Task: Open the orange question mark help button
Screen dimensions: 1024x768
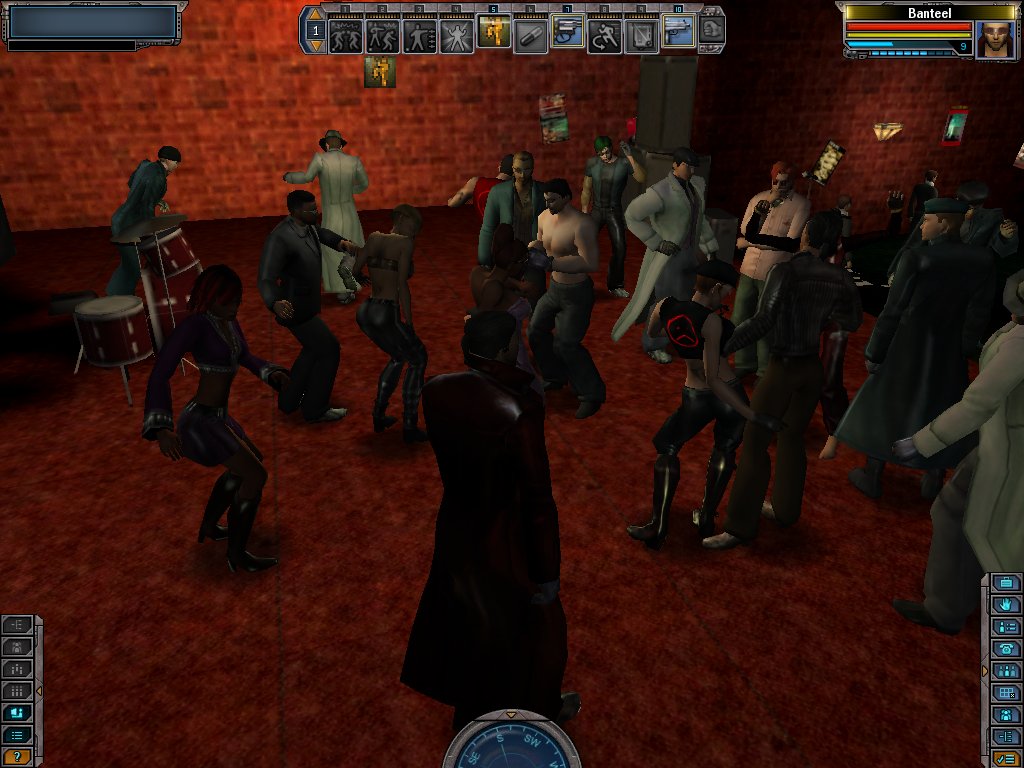Action: tap(17, 757)
